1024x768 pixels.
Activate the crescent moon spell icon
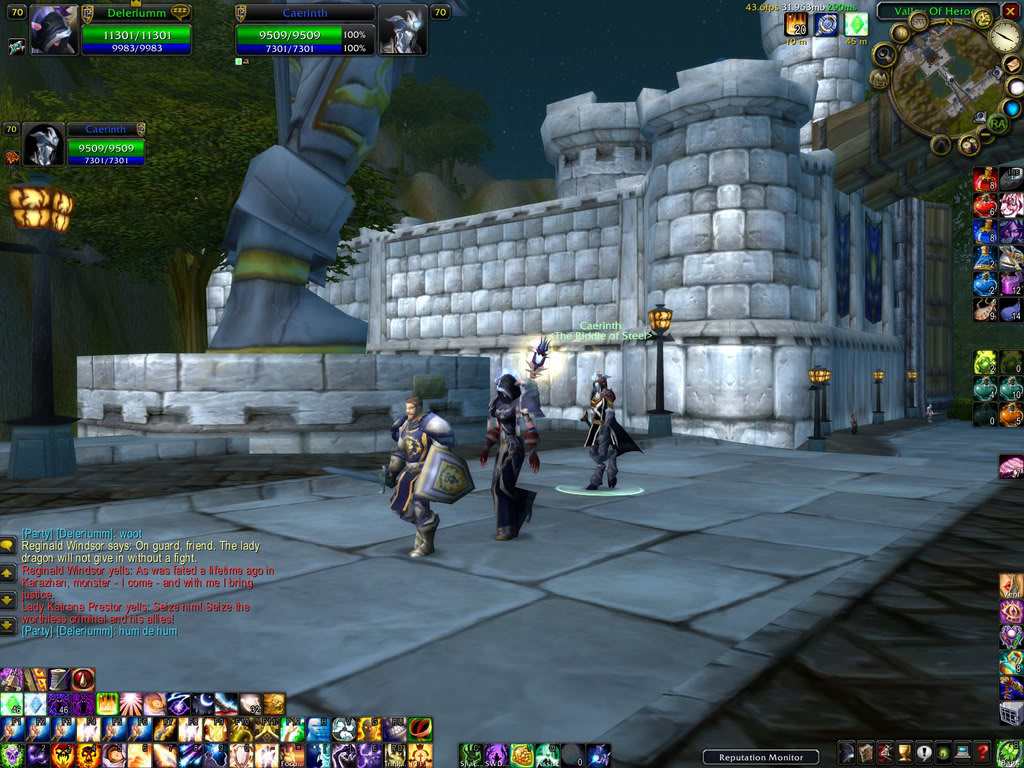click(201, 704)
